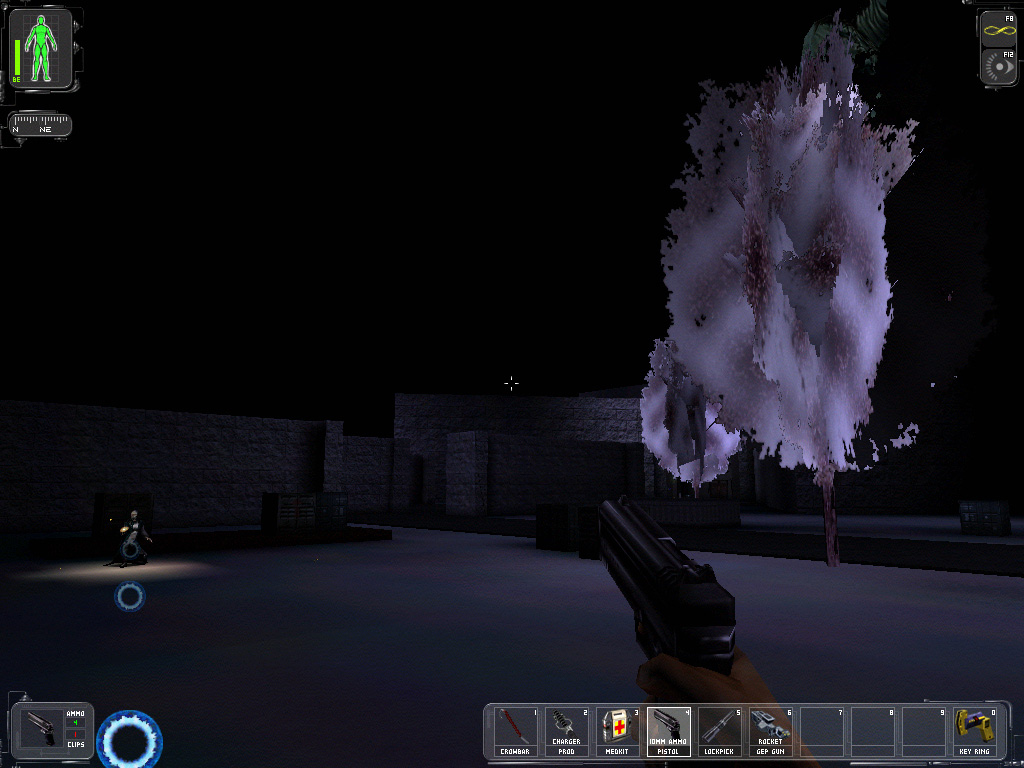
Task: Use the medkit slot
Action: click(x=618, y=731)
